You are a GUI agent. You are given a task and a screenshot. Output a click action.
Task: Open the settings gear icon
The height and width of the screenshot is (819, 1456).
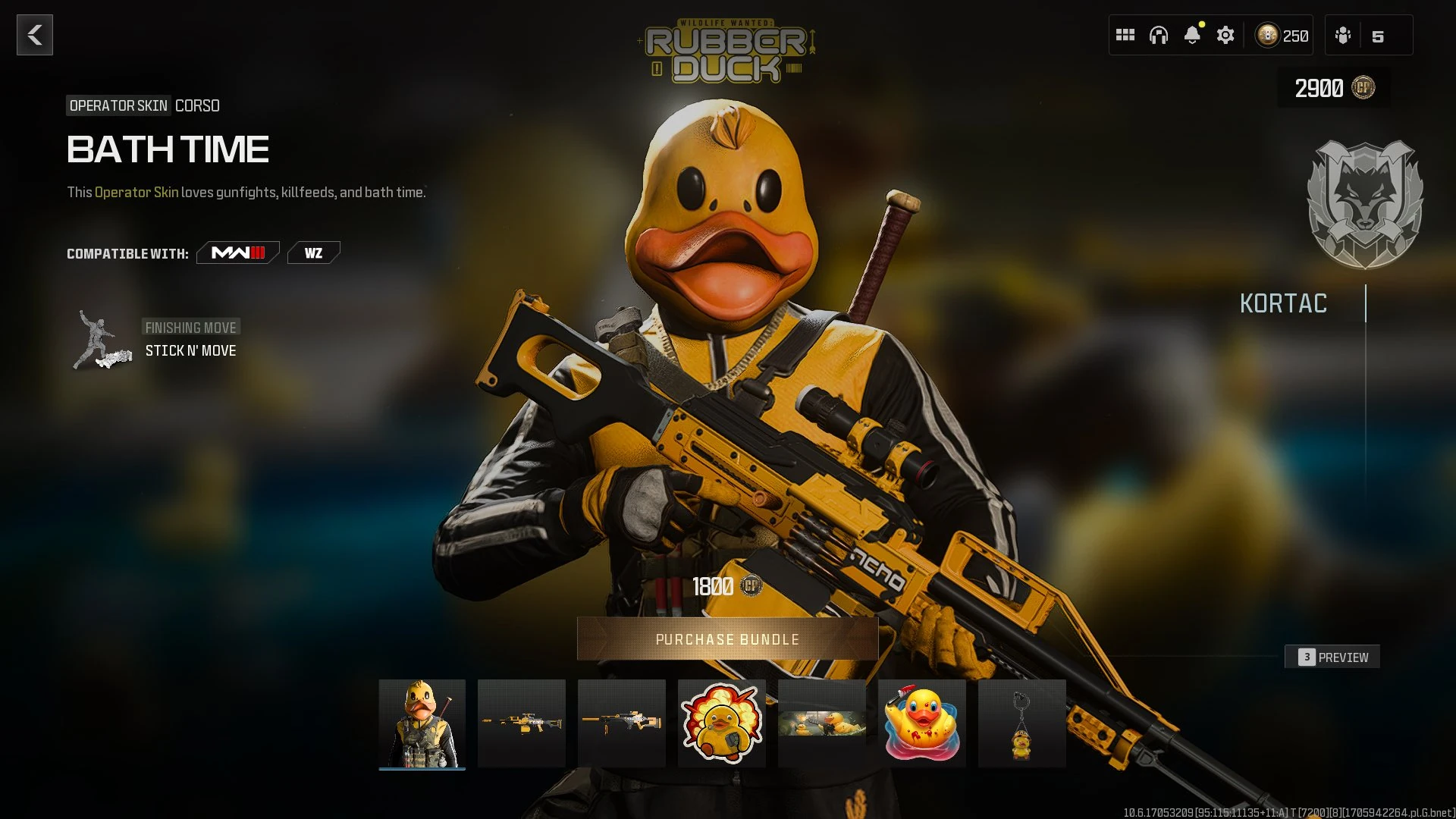[x=1225, y=35]
